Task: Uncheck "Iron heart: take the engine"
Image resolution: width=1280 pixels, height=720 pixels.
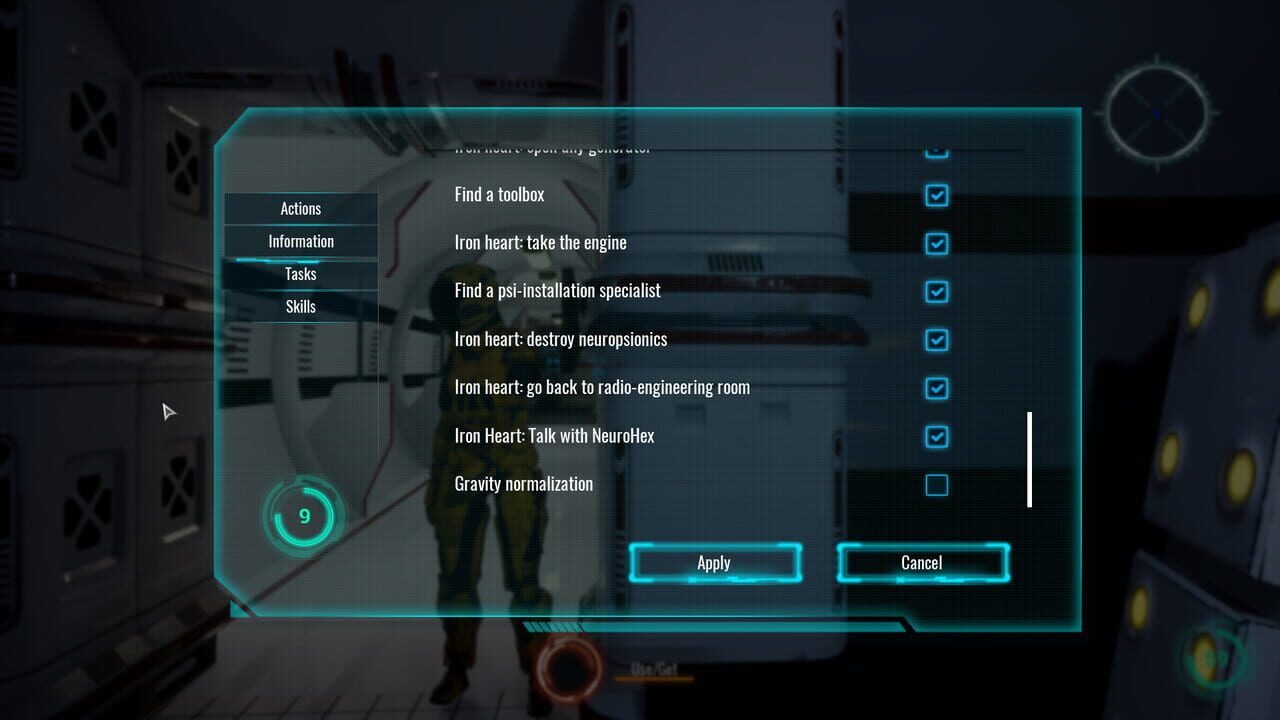Action: tap(935, 243)
